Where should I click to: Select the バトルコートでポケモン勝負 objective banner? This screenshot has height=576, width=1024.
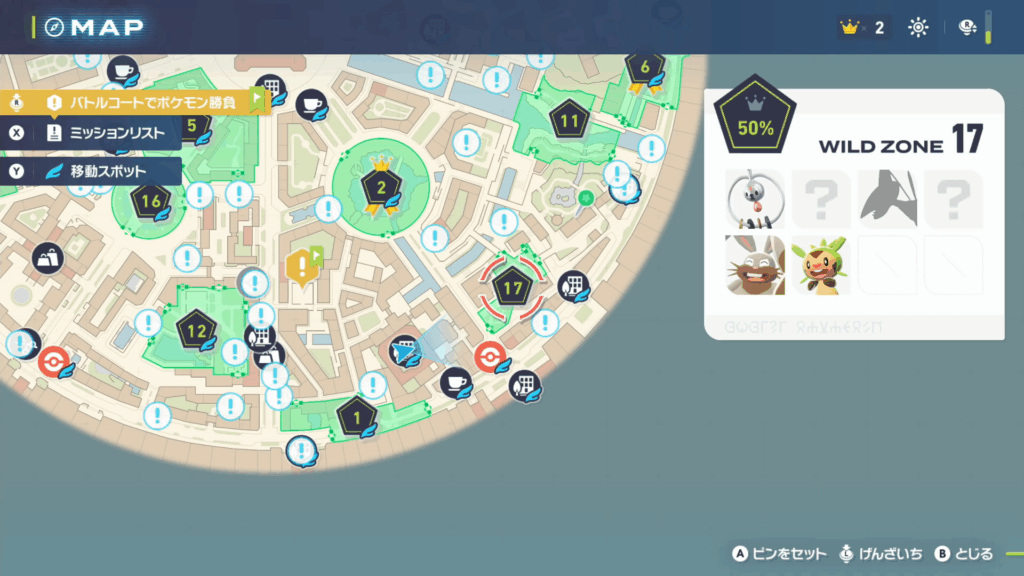pos(140,102)
